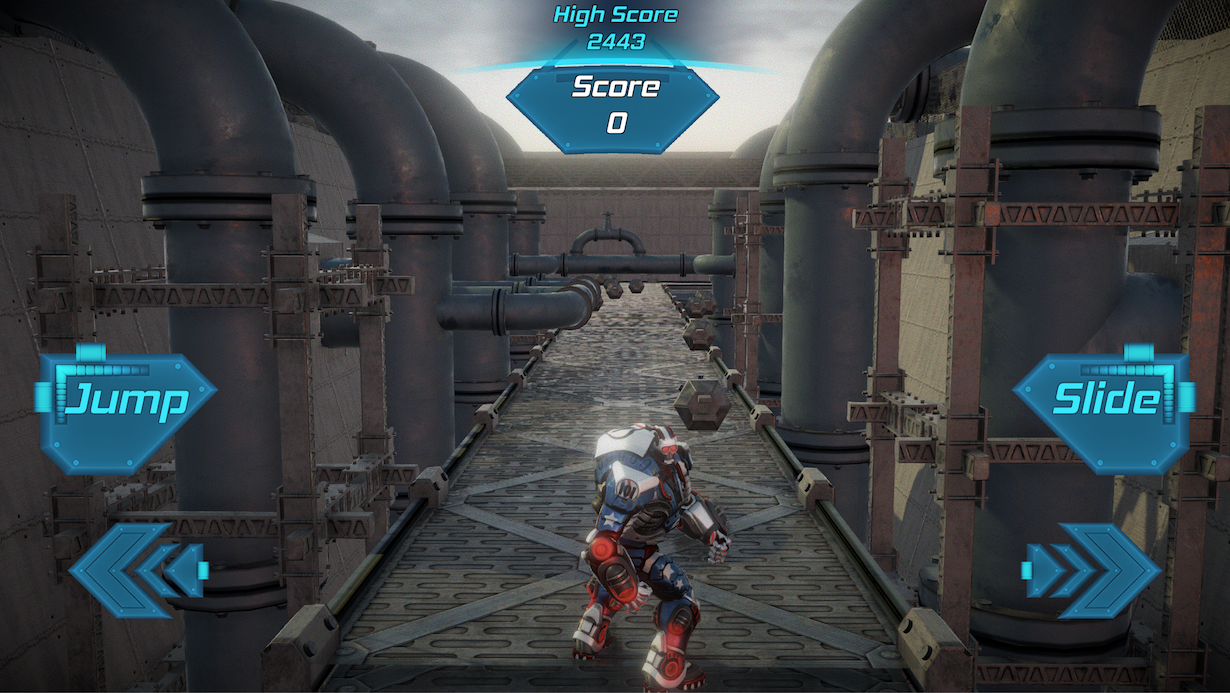Activate the Slide button
1230x693 pixels.
[1104, 400]
